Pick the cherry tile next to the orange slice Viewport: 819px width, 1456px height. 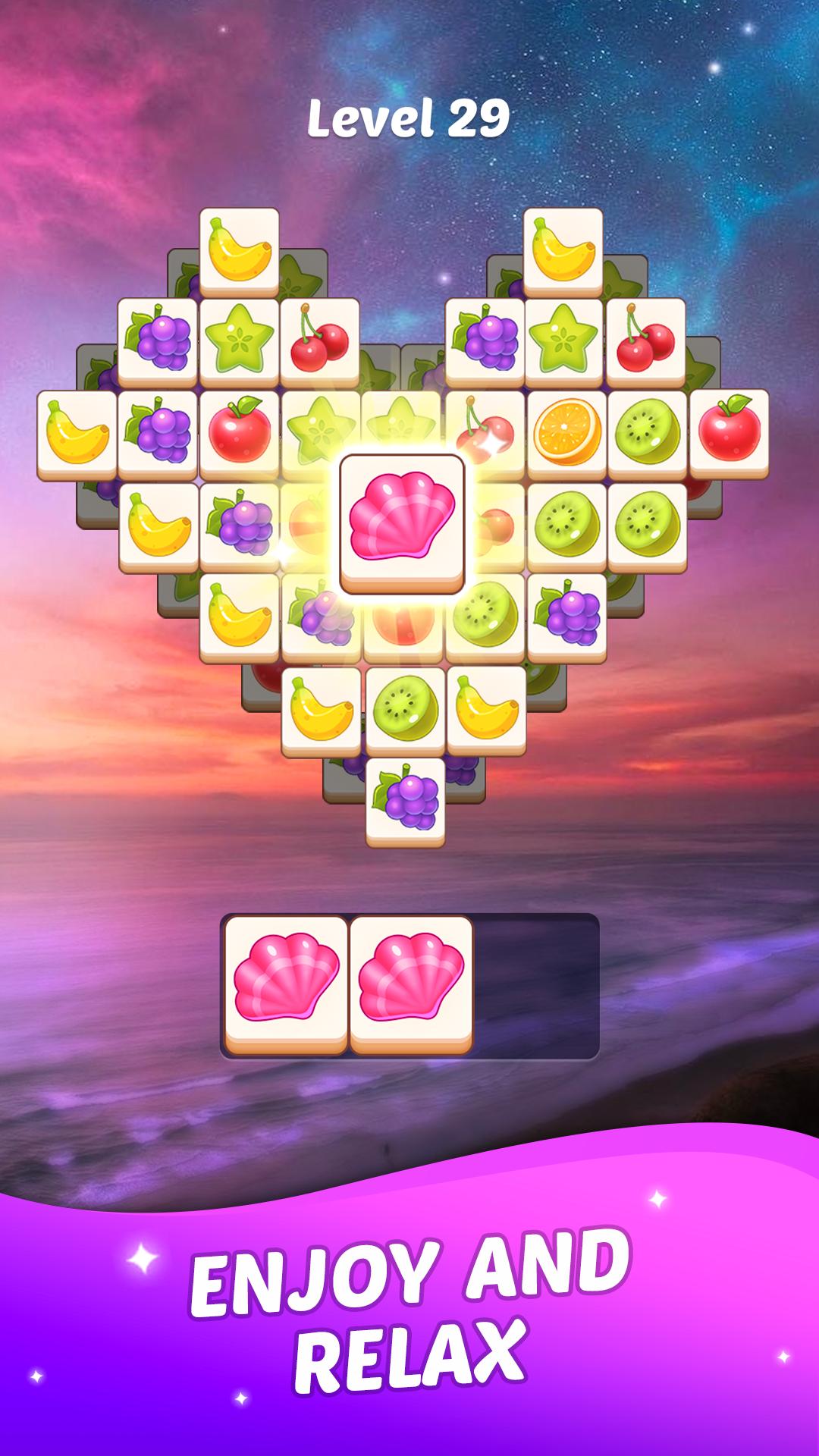485,433
